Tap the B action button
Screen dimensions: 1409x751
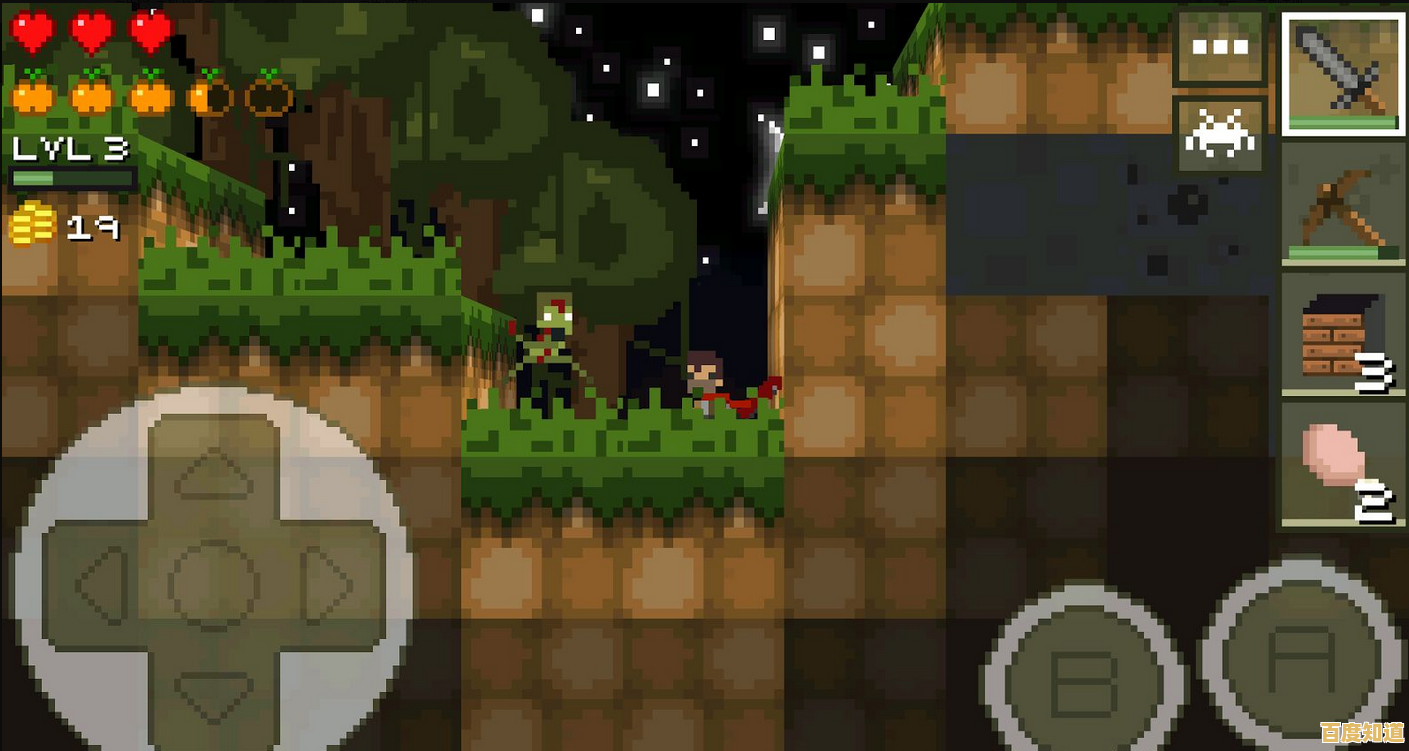point(1085,682)
